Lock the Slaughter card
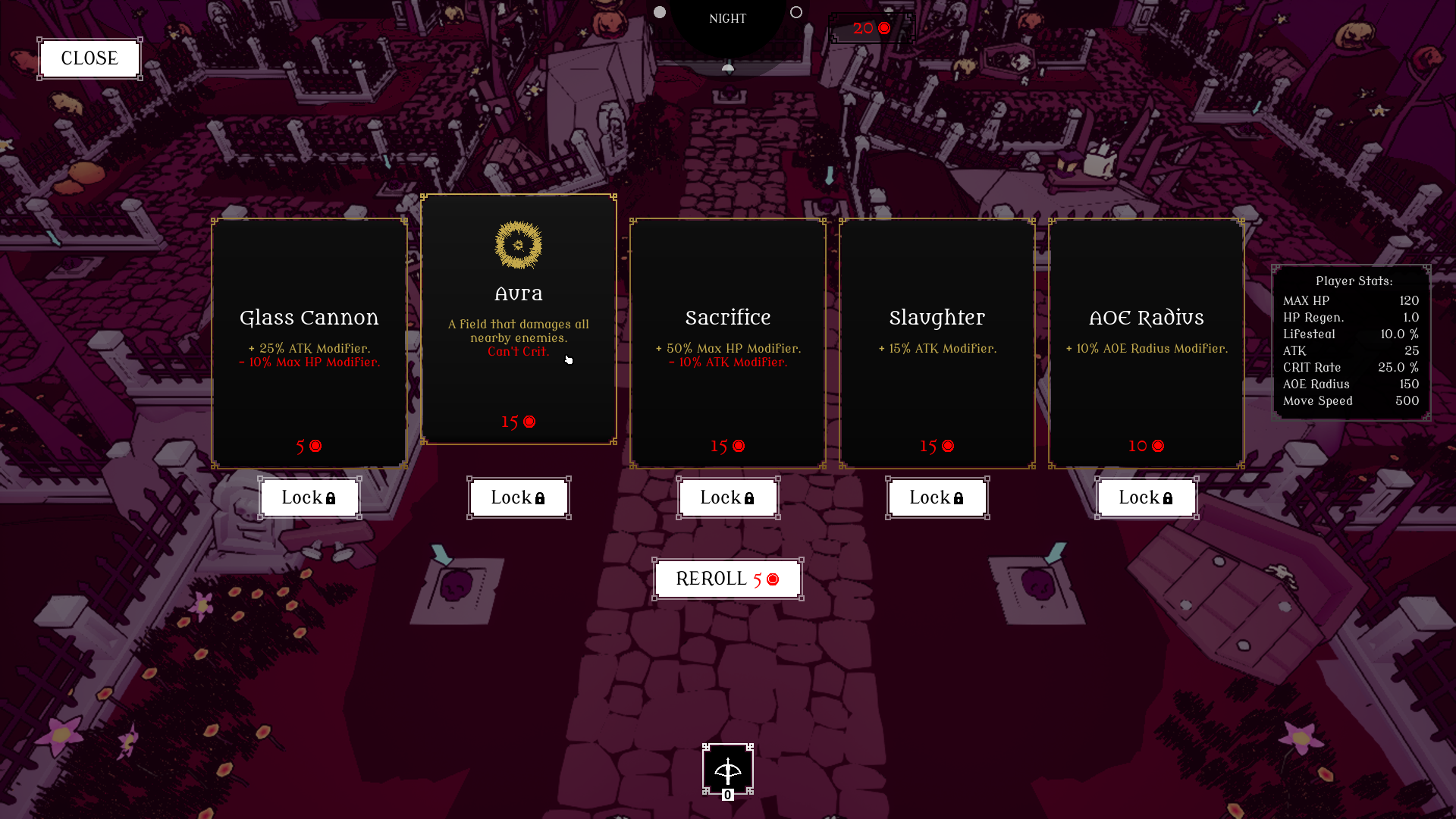1456x819 pixels. pyautogui.click(x=937, y=498)
